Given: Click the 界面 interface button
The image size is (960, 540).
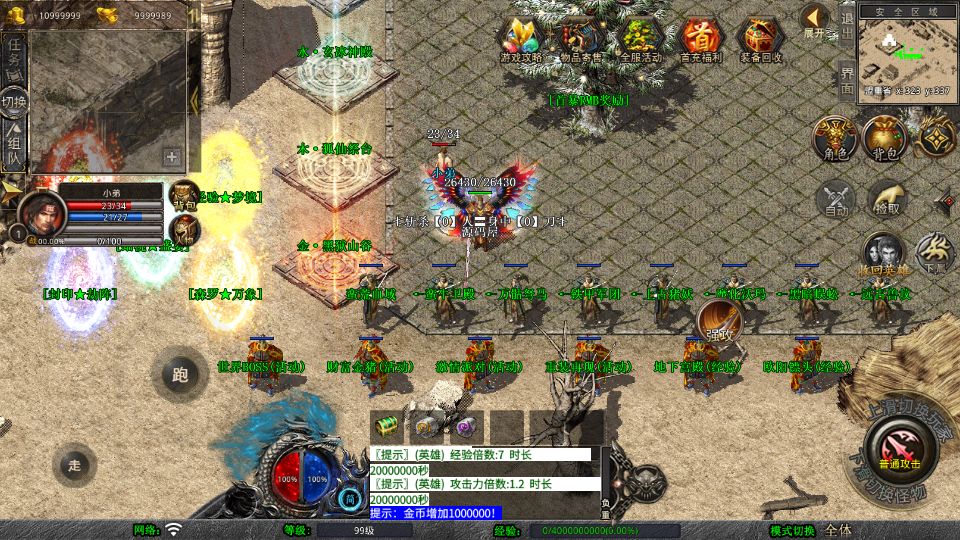Looking at the screenshot, I should click(847, 79).
